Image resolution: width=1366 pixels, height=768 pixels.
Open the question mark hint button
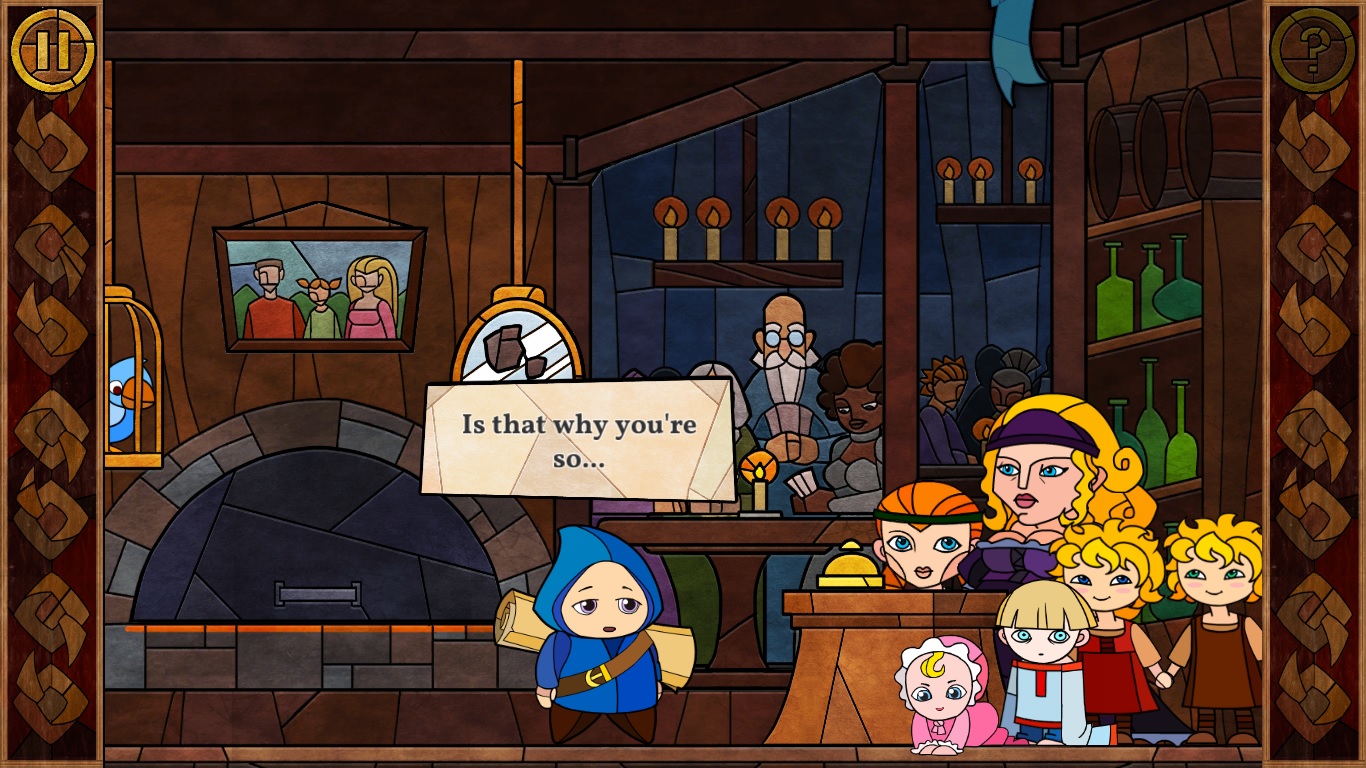point(1312,50)
